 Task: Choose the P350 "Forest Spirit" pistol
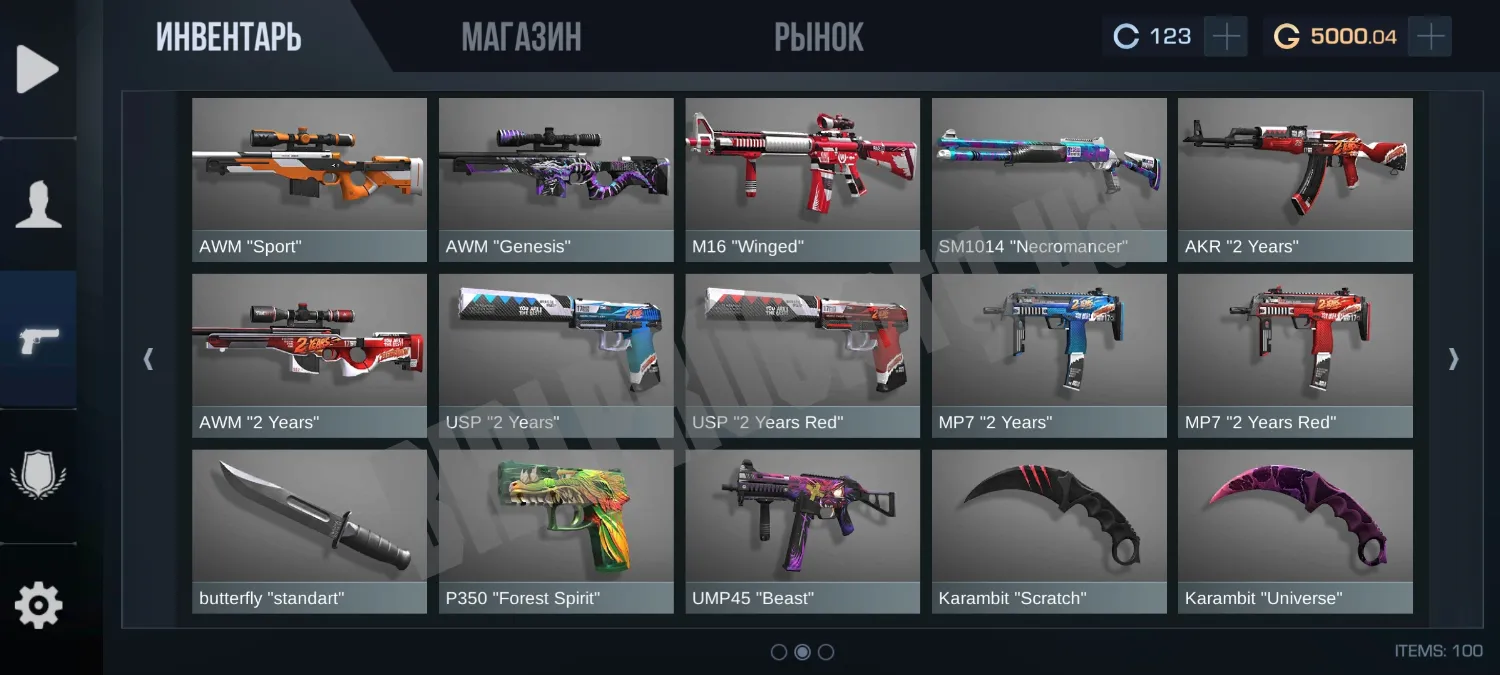556,531
